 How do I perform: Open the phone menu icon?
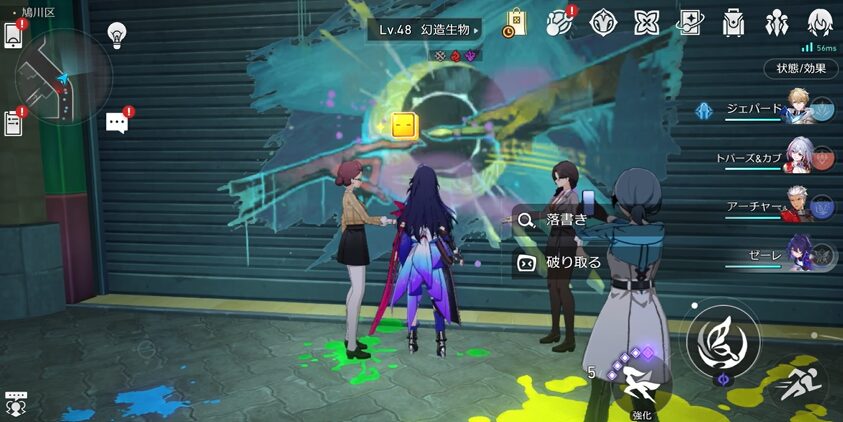(x=13, y=34)
